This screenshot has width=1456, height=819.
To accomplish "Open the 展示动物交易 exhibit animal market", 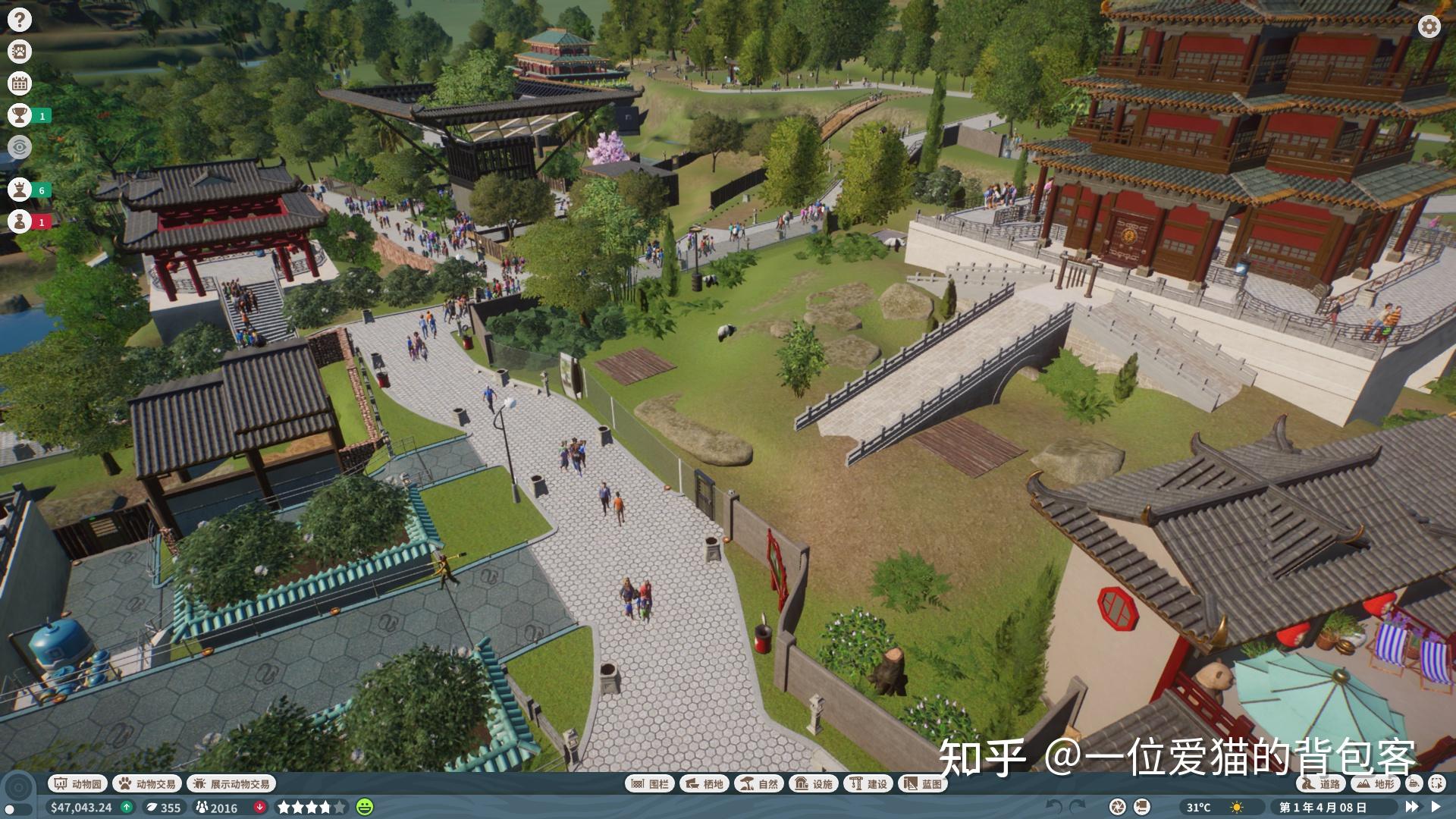I will tap(231, 784).
